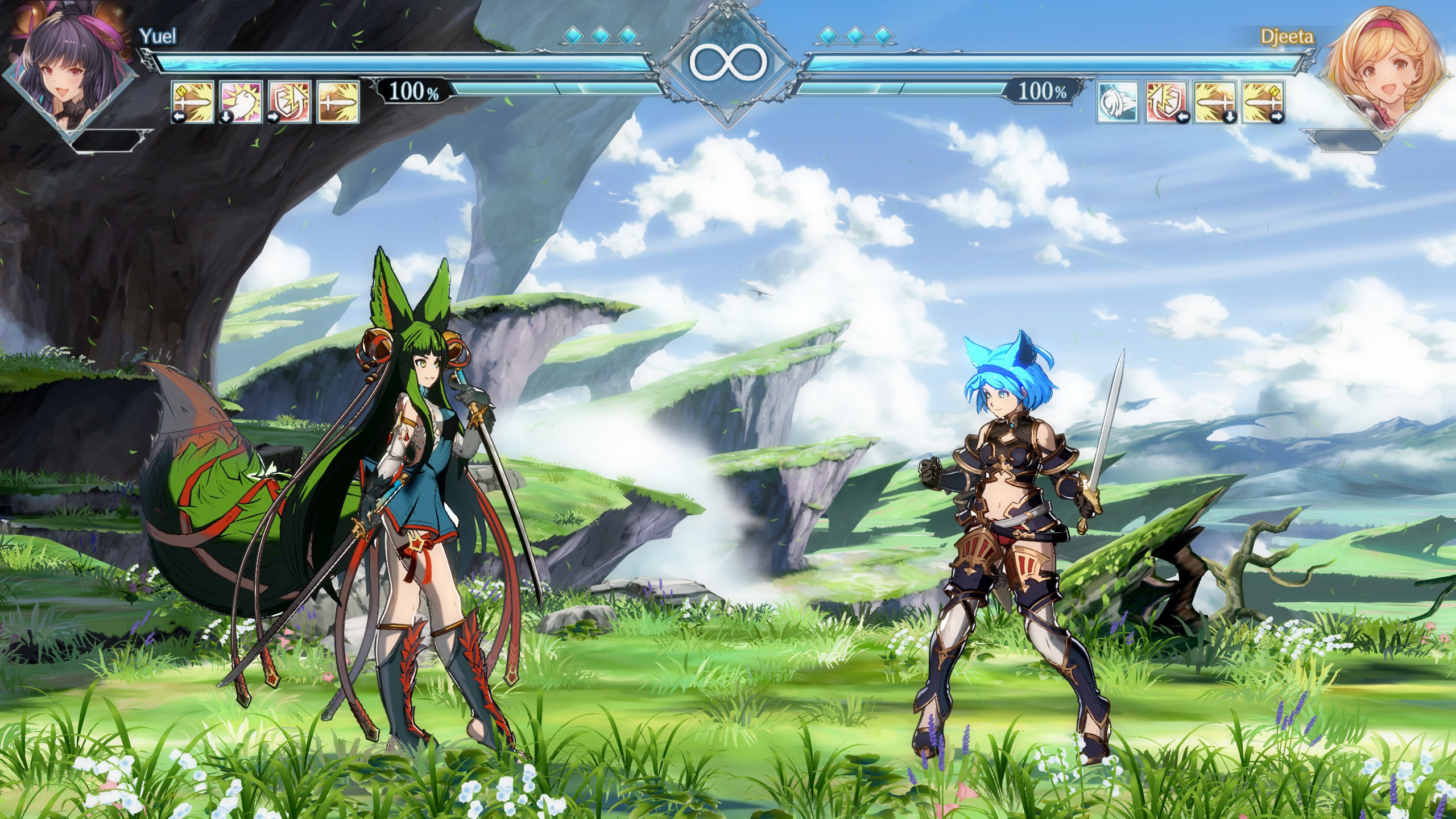Click Djeeta's rightmost sword skill icon
This screenshot has width=1456, height=819.
point(1263,102)
